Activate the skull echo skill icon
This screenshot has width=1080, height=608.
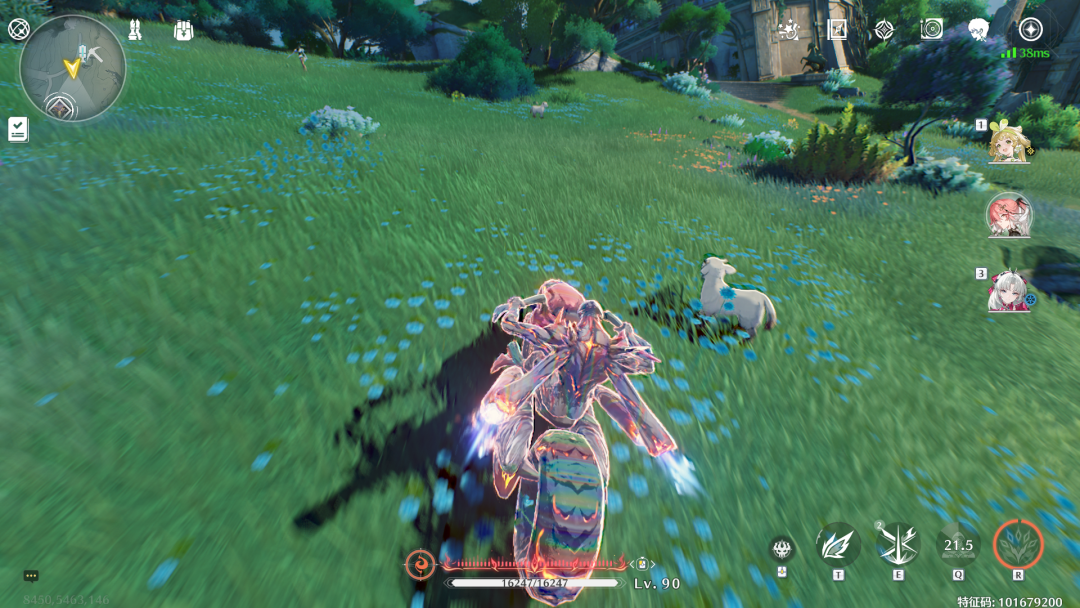782,548
